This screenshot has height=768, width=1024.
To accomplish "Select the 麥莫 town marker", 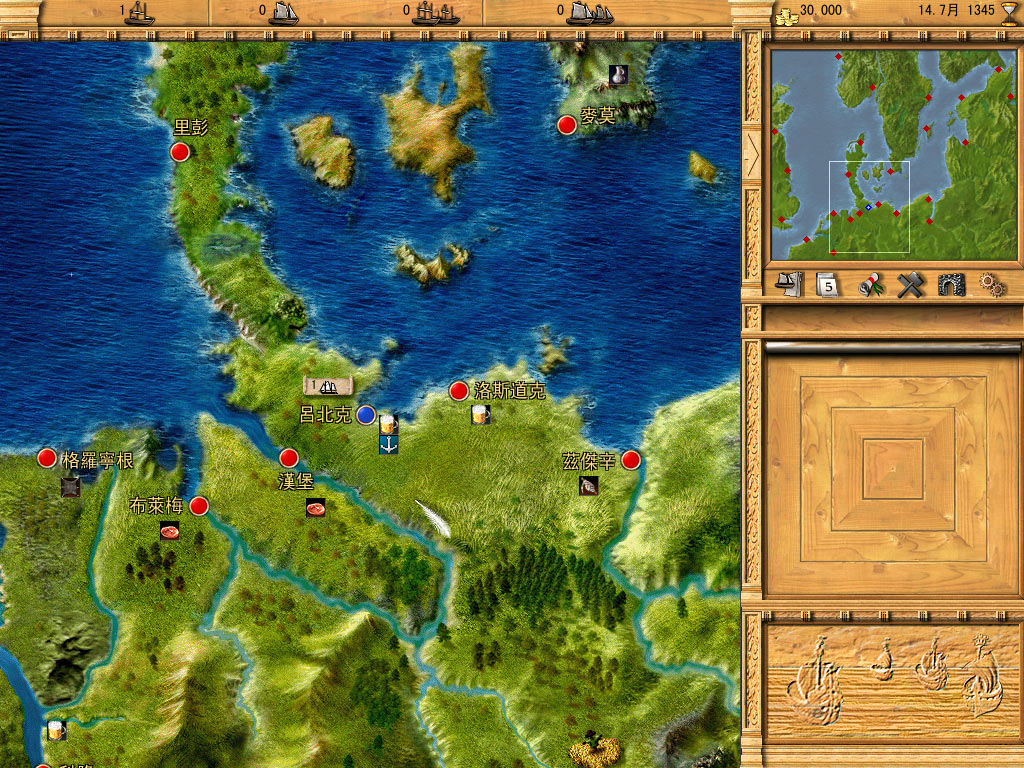I will [x=566, y=125].
